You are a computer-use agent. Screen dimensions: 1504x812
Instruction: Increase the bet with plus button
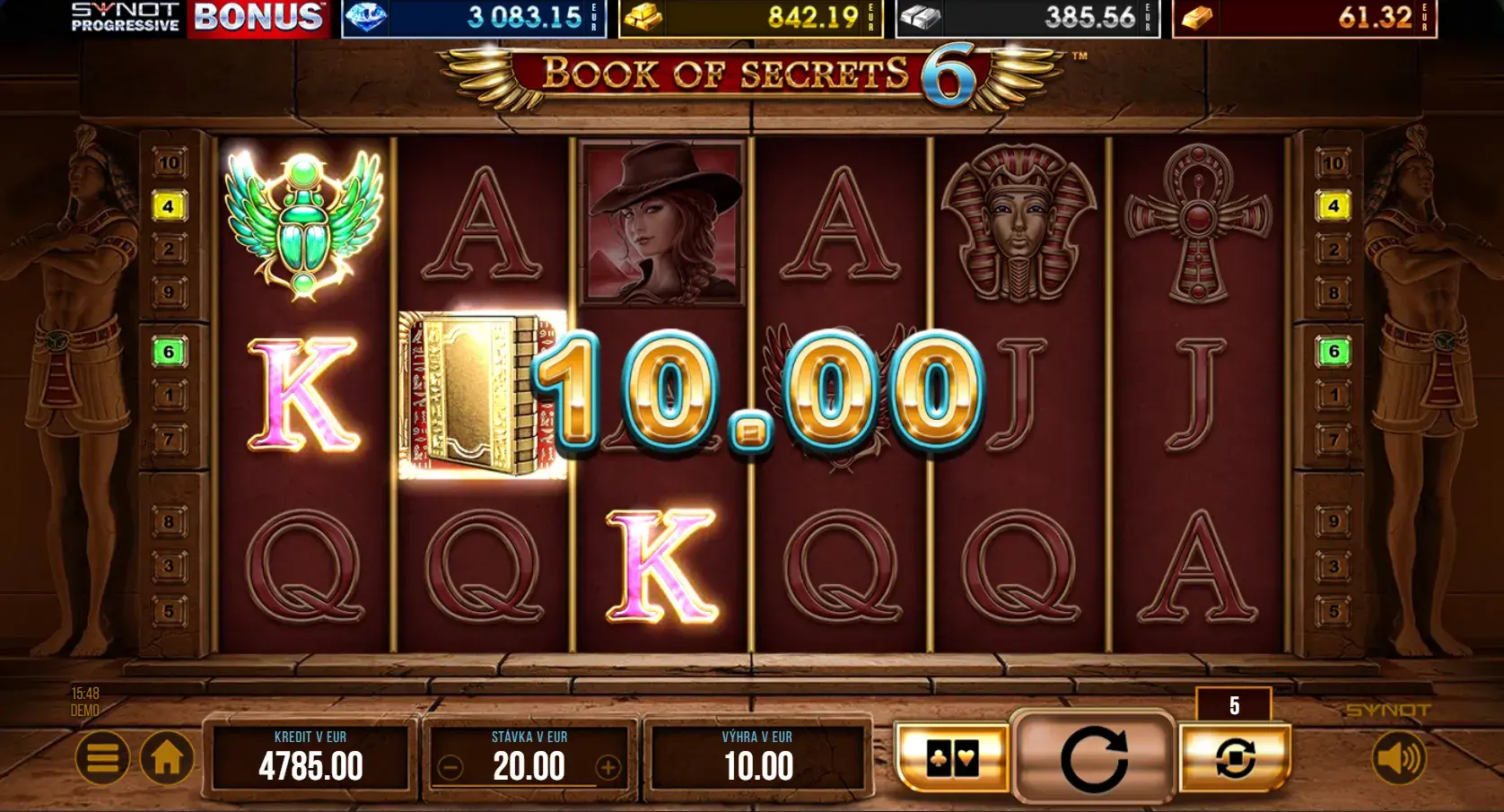[x=608, y=767]
